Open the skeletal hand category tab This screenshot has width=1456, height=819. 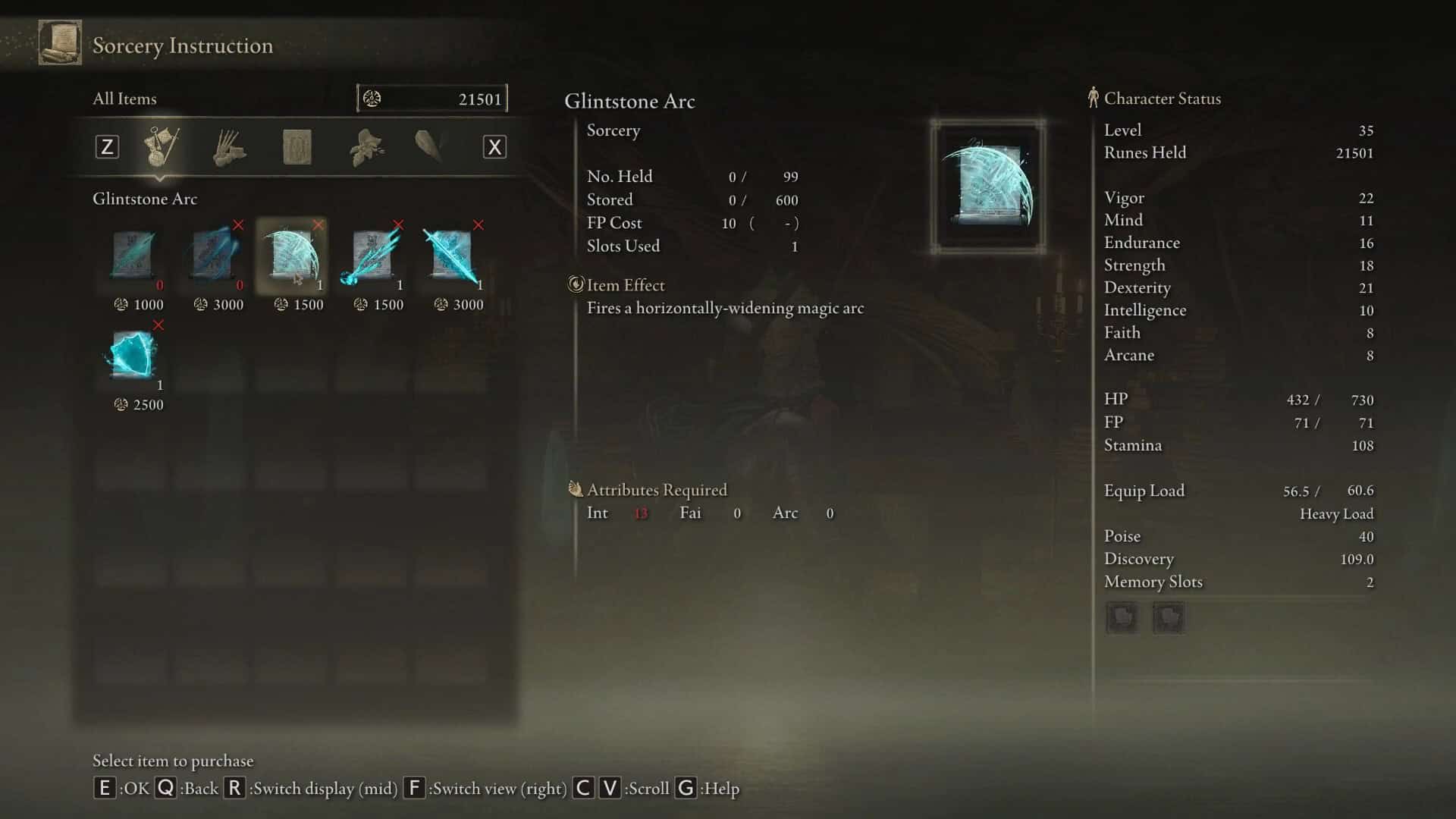229,147
